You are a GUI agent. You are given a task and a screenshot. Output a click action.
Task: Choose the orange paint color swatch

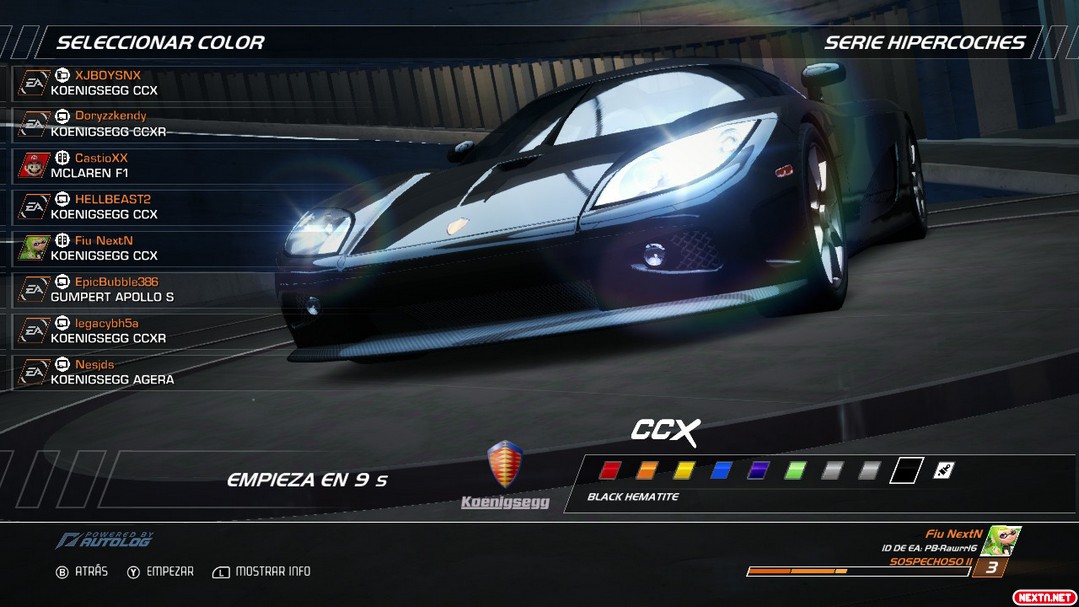click(x=647, y=470)
